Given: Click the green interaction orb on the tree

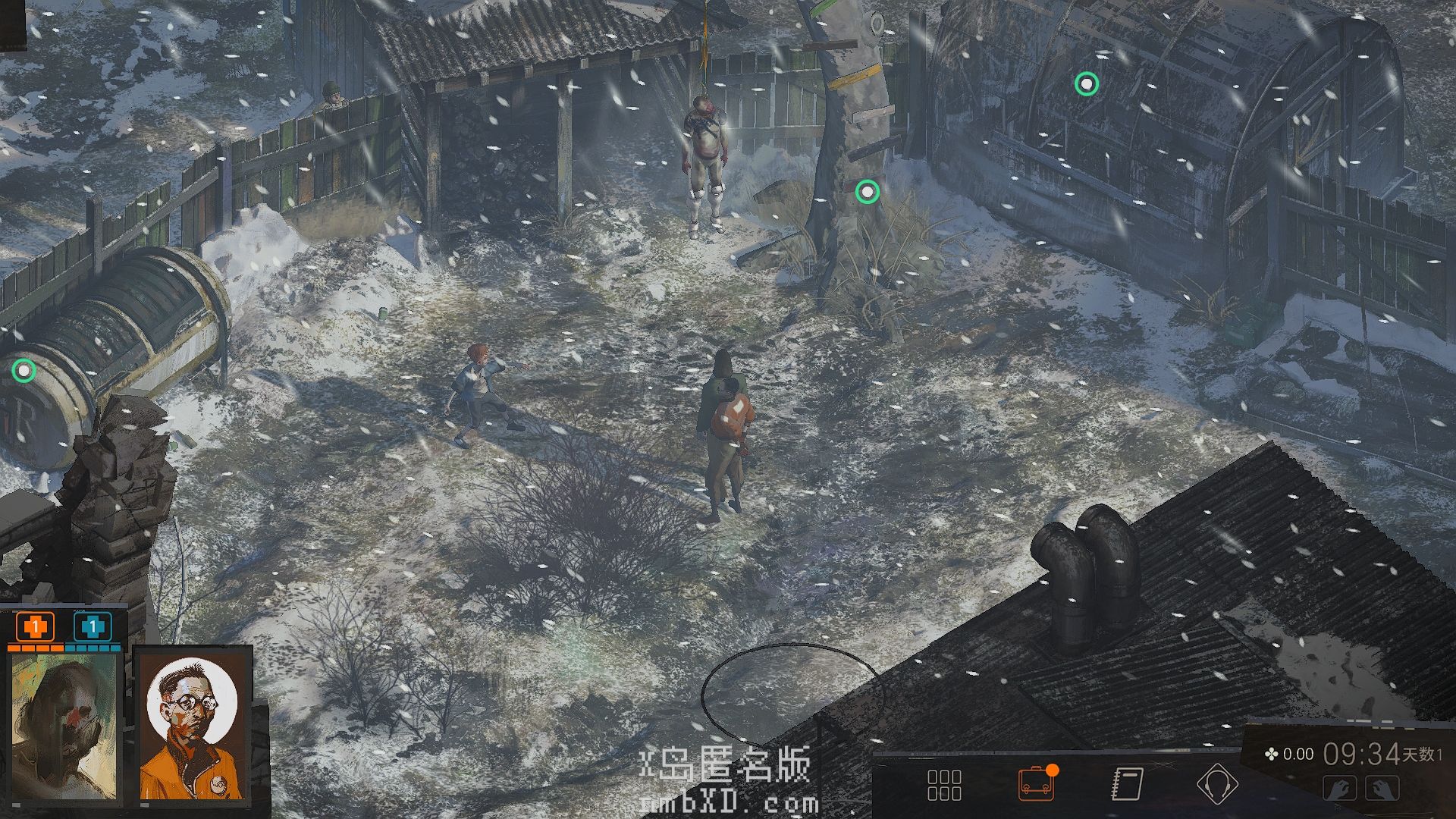Looking at the screenshot, I should pos(867,192).
